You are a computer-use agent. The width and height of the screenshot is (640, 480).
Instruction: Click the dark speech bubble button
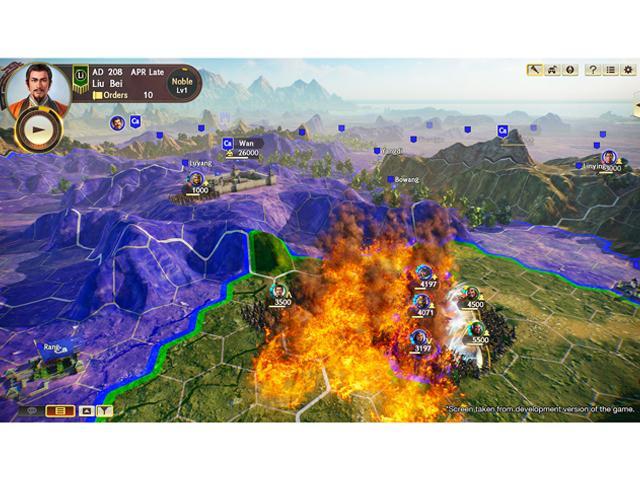[x=31, y=410]
